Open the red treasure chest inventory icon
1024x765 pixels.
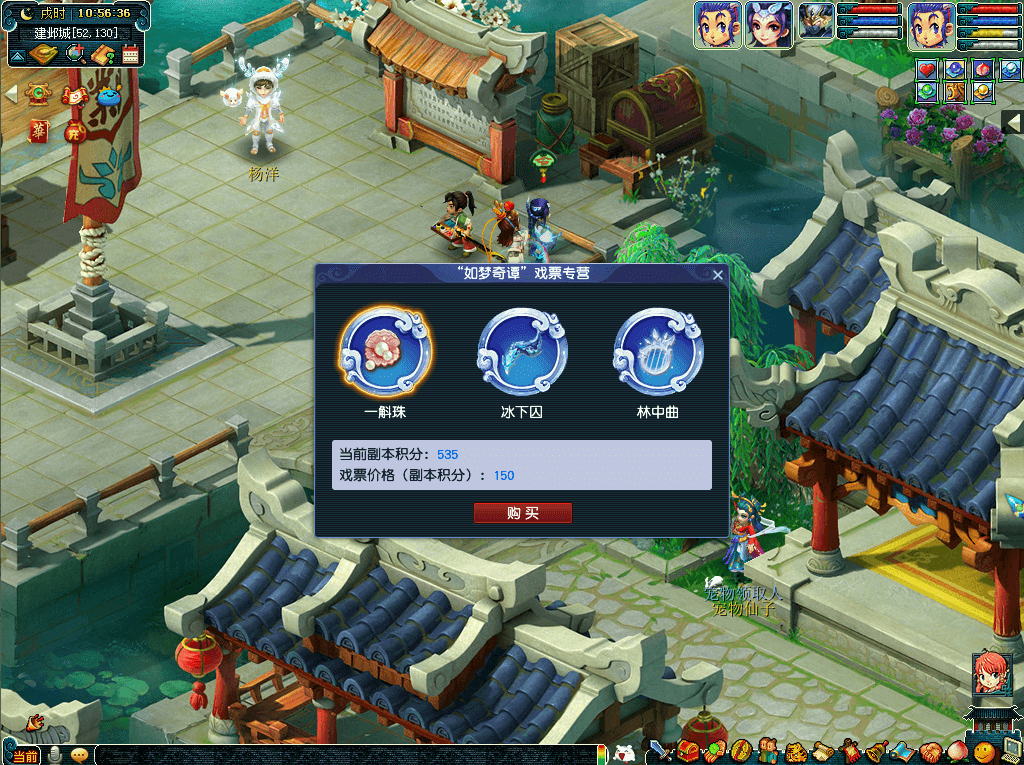coord(688,750)
